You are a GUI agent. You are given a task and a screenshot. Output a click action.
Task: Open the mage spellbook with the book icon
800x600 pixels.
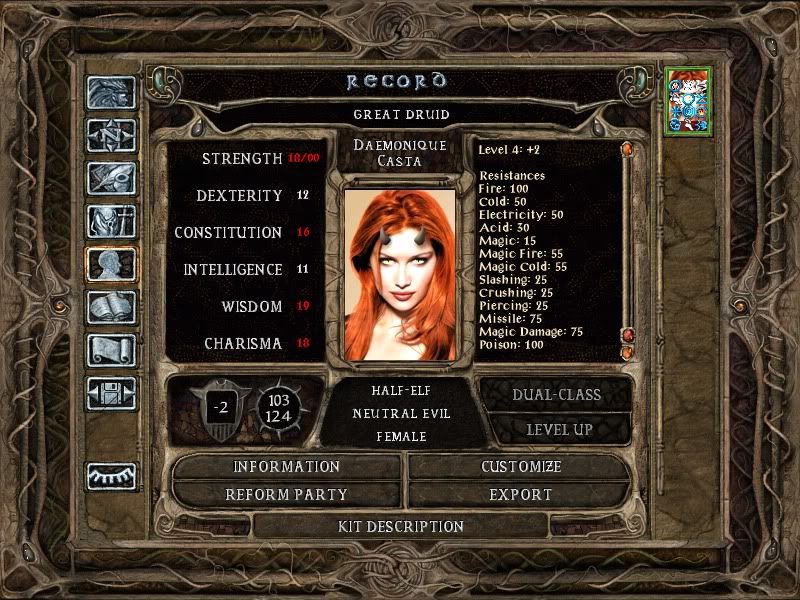(111, 307)
